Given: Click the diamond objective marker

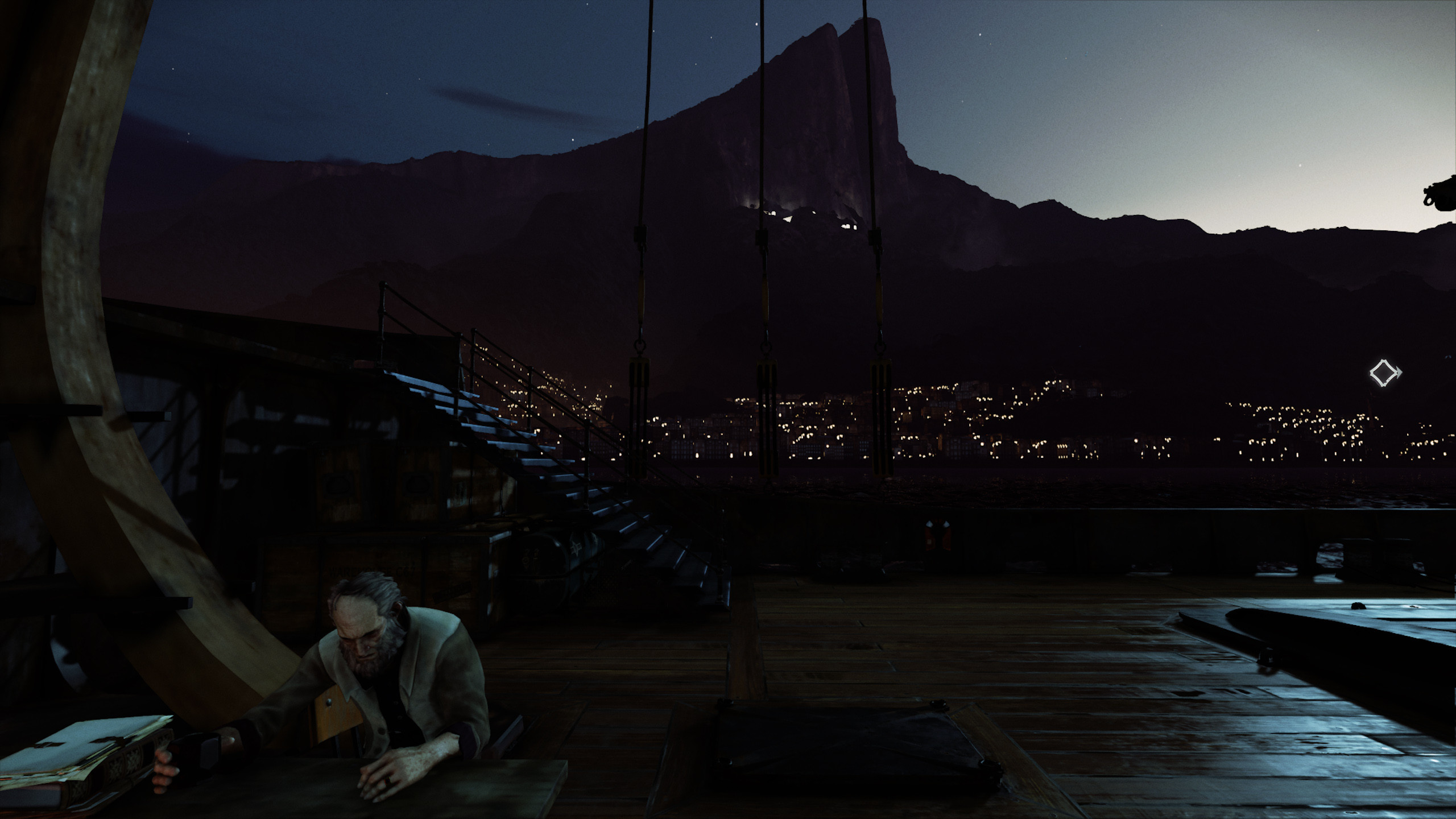Looking at the screenshot, I should point(1383,373).
